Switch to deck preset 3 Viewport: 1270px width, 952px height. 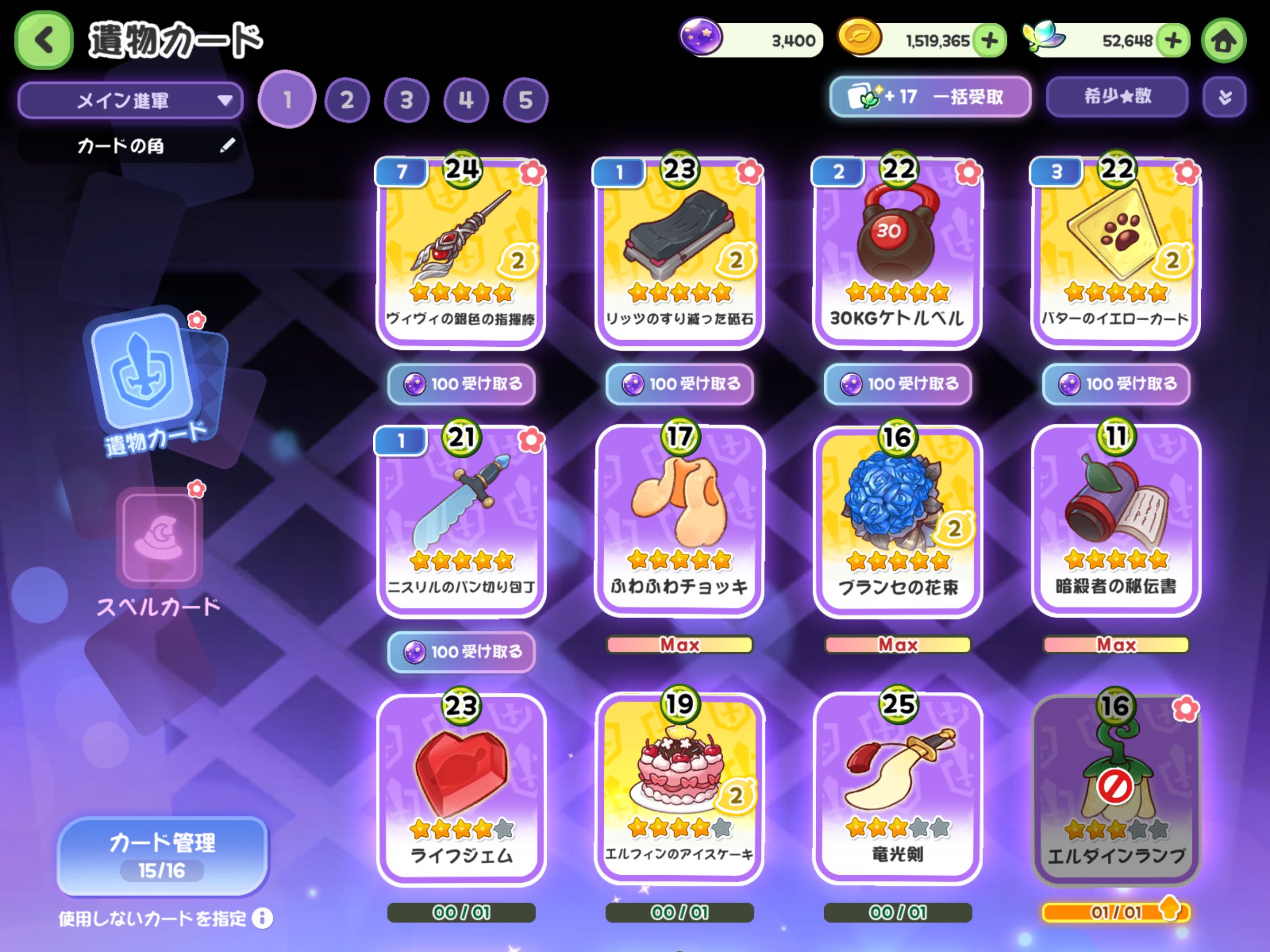click(x=406, y=100)
